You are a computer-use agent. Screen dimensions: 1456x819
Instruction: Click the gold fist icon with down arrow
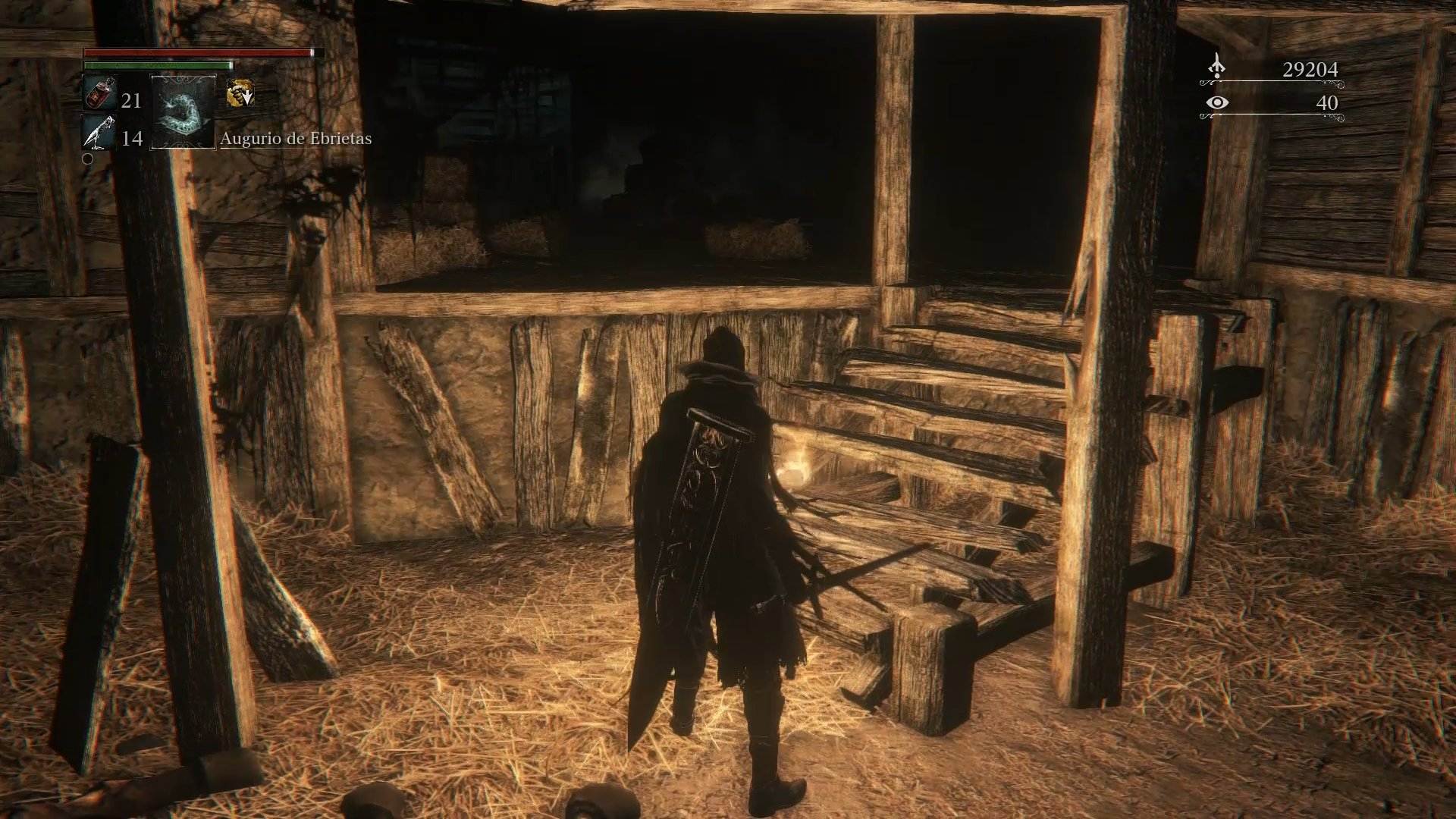click(240, 93)
